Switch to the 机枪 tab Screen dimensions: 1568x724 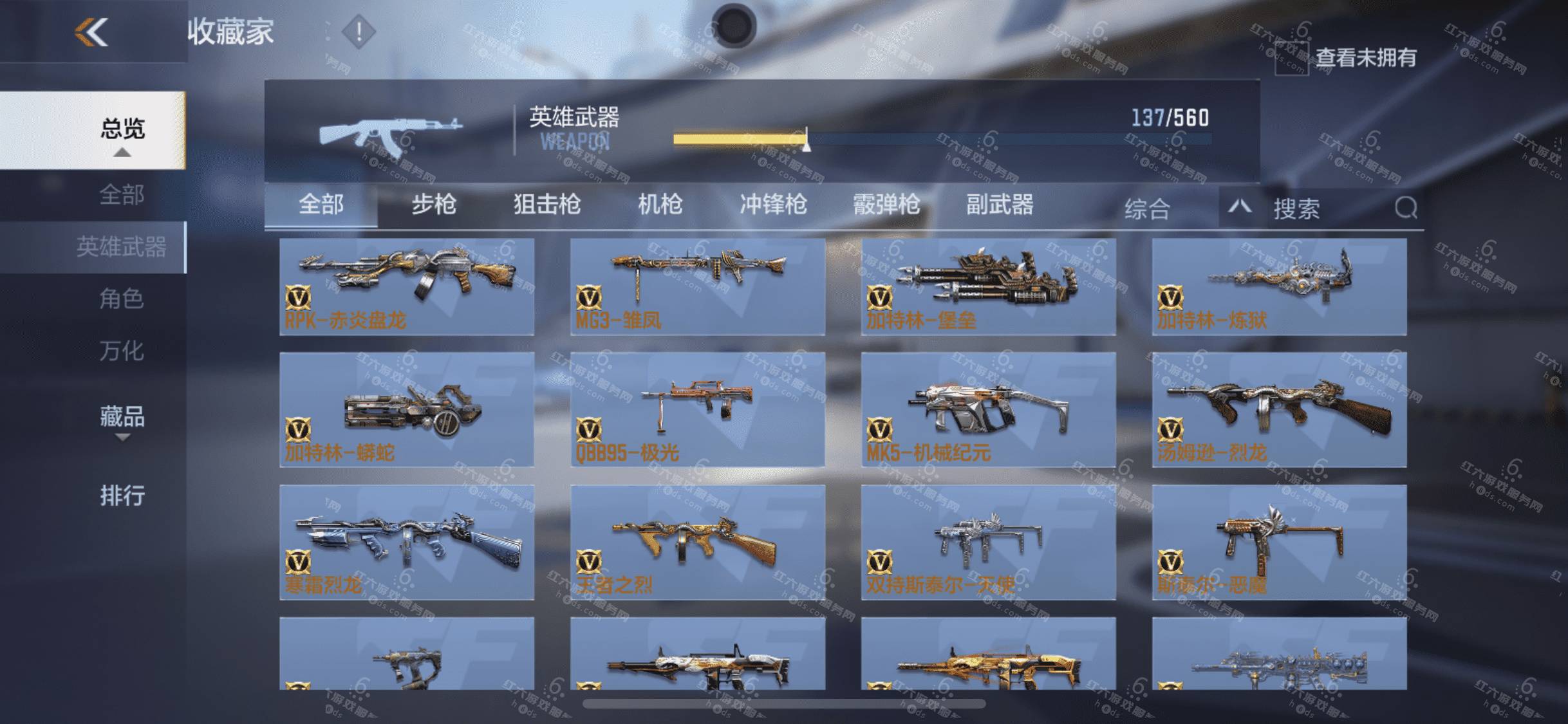coord(660,205)
